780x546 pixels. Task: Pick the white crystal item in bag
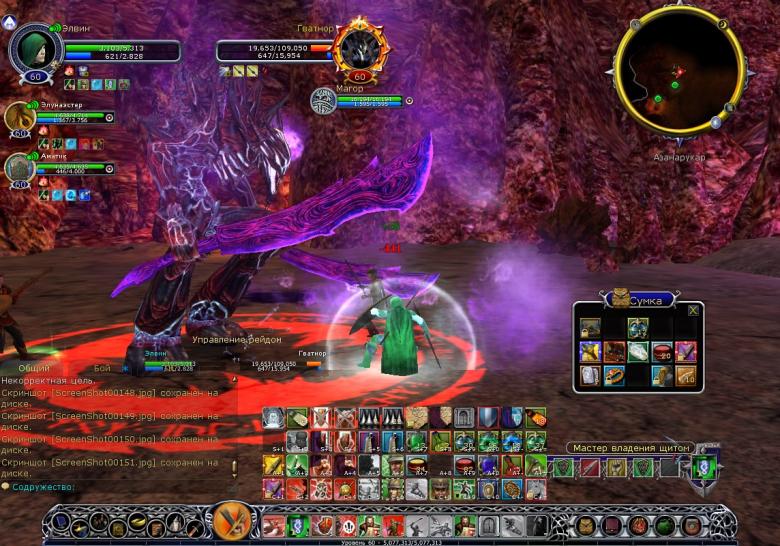[638, 351]
